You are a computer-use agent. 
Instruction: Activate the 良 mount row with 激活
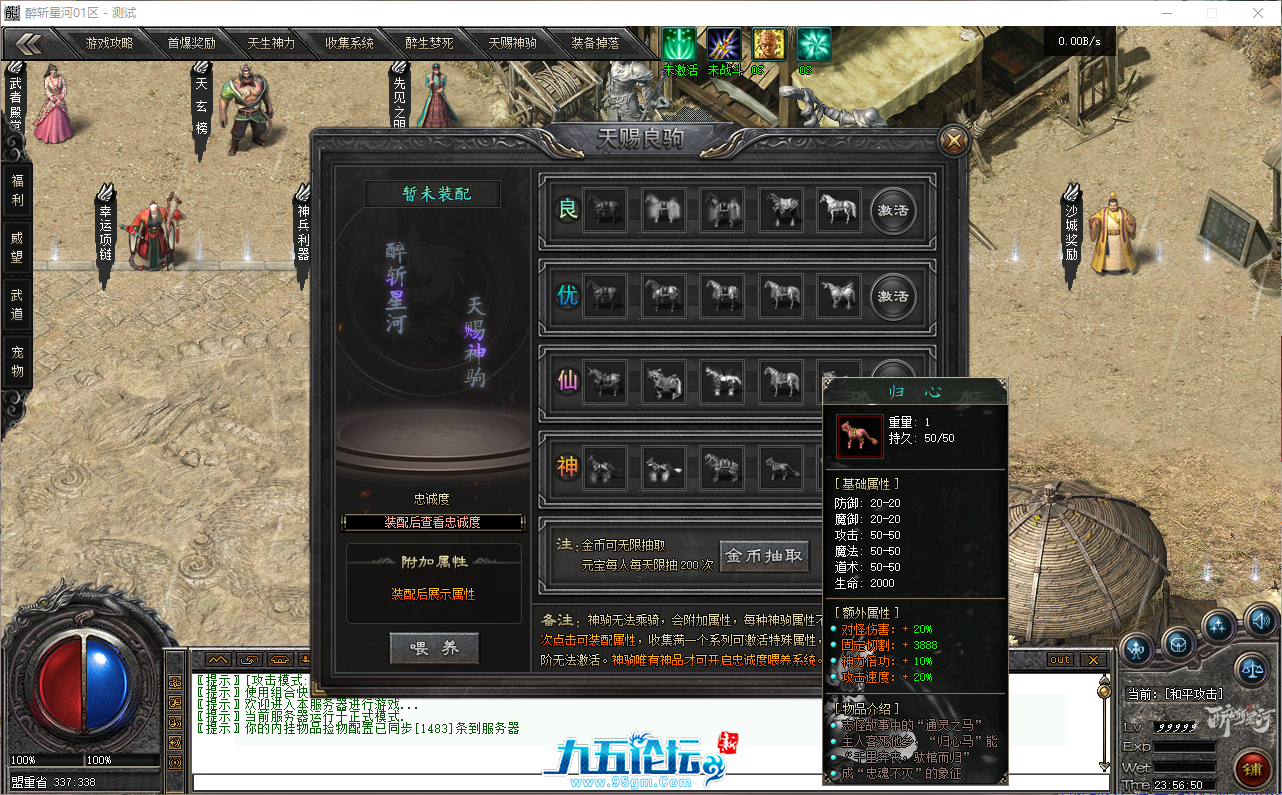893,211
